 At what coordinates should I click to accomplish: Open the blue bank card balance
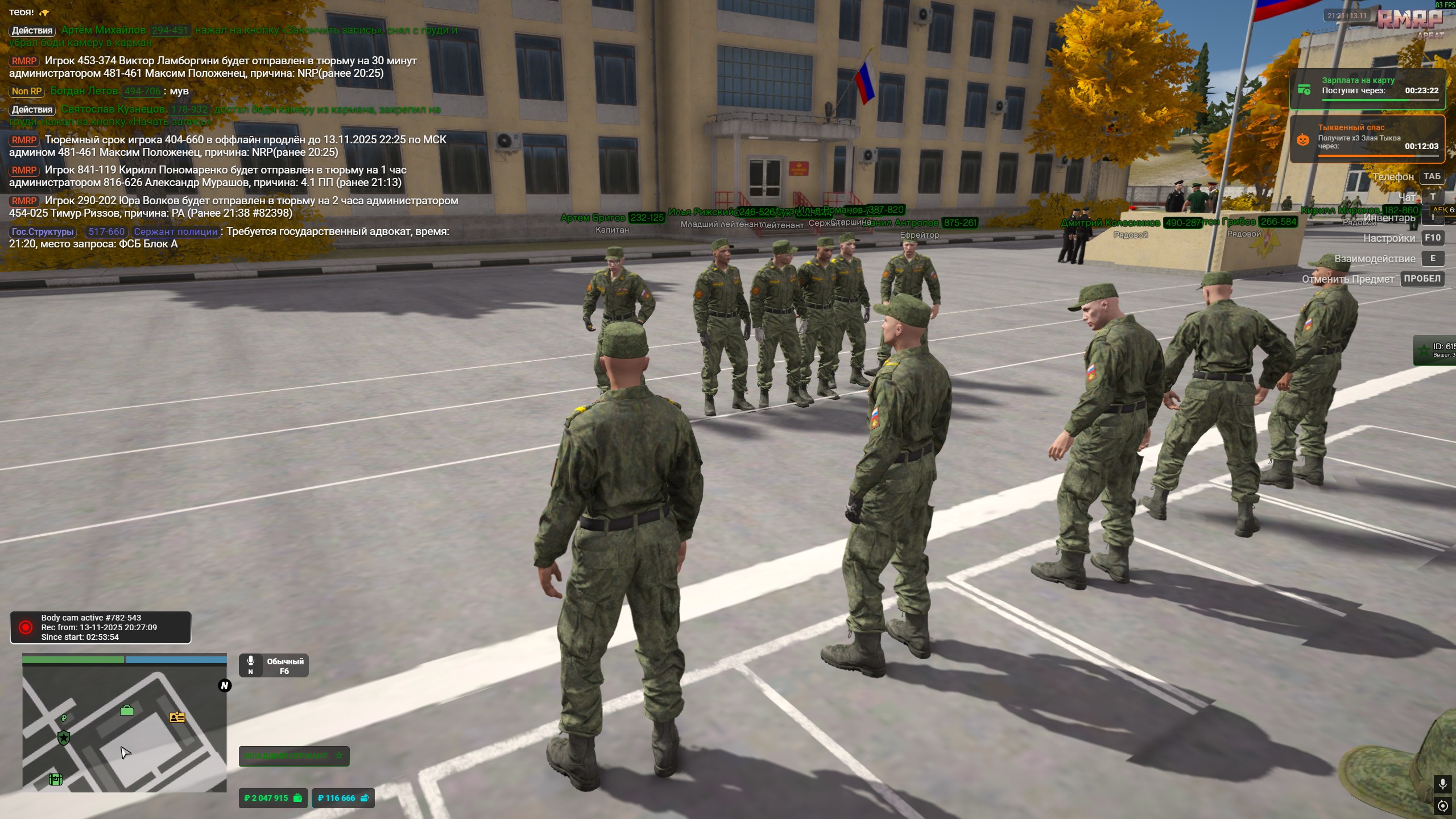[x=343, y=798]
